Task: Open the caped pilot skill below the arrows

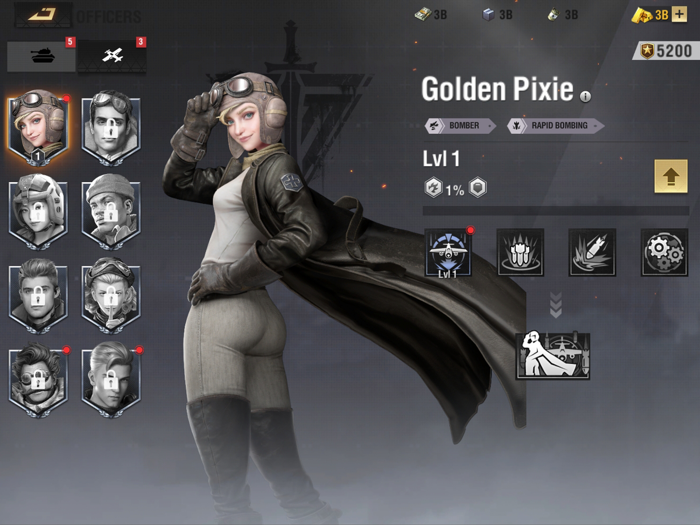Action: click(x=553, y=356)
